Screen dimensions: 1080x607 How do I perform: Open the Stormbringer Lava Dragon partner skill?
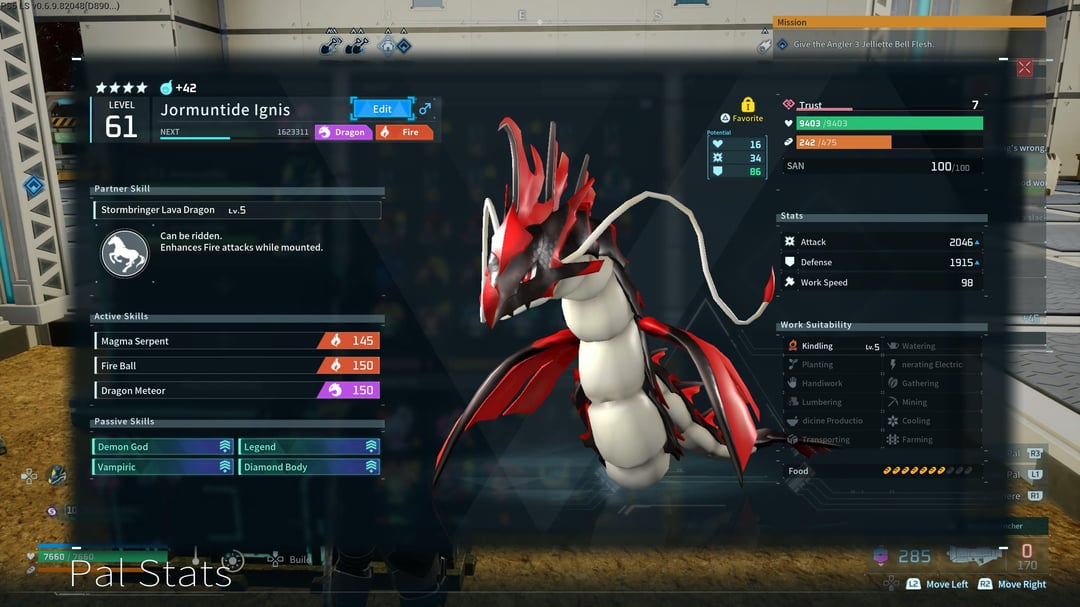237,210
